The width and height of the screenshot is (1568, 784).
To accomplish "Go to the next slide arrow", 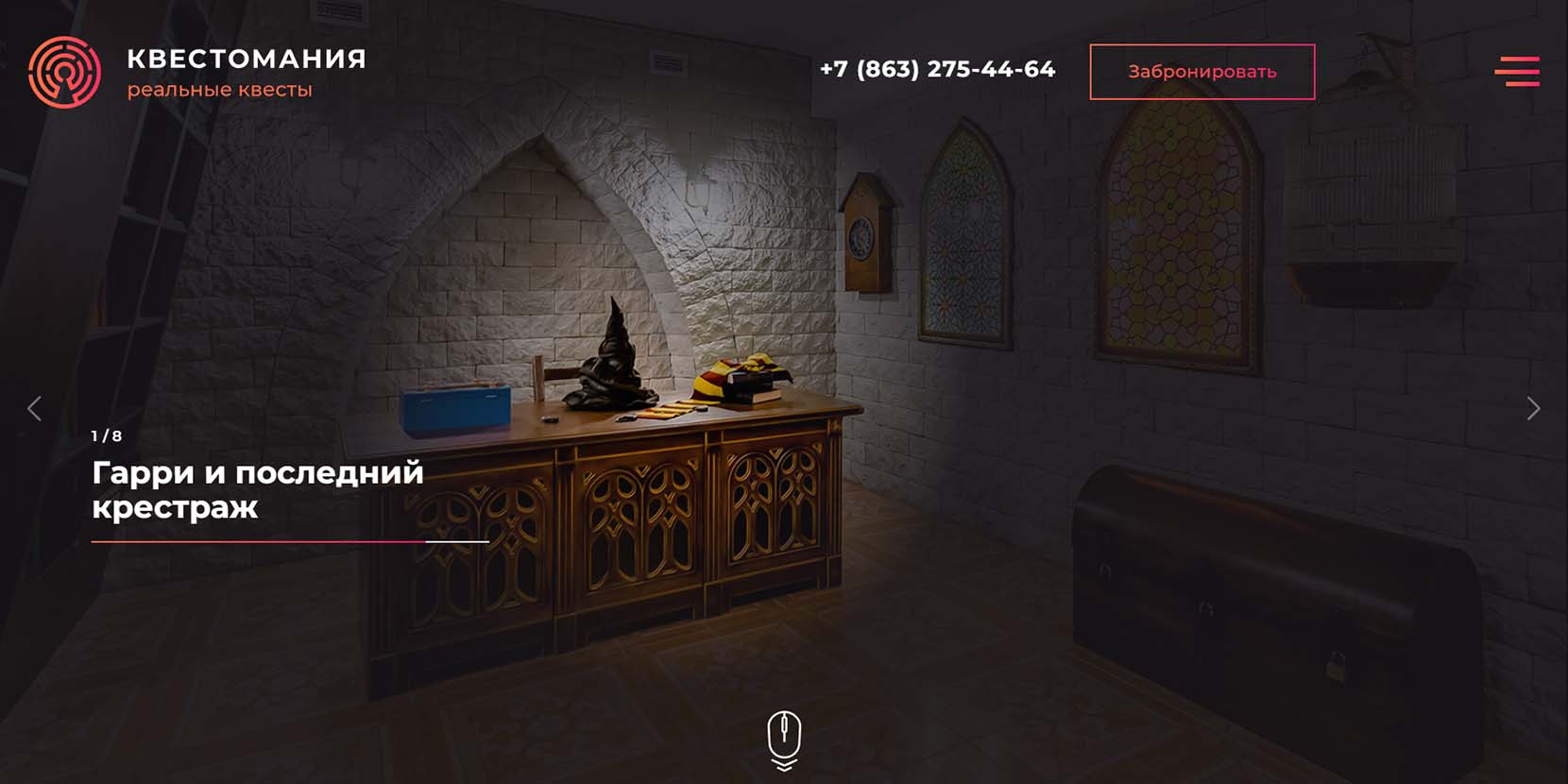I will [x=1533, y=408].
